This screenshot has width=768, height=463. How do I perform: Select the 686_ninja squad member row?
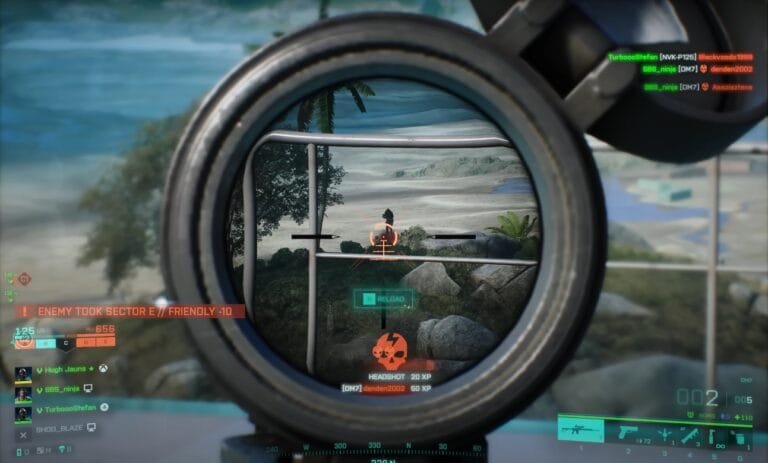(60, 388)
